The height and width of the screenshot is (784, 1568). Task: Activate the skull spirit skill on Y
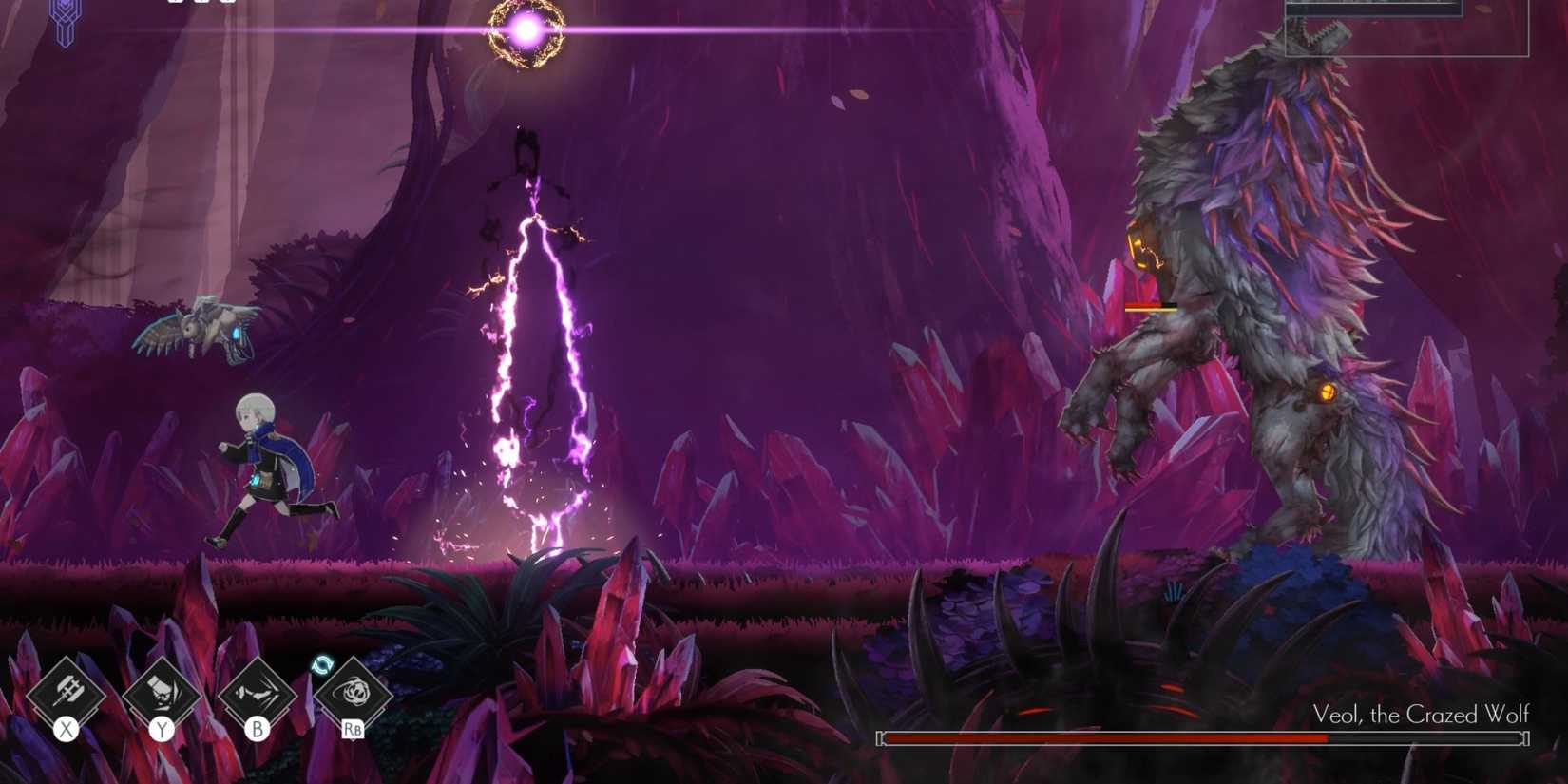coord(160,695)
